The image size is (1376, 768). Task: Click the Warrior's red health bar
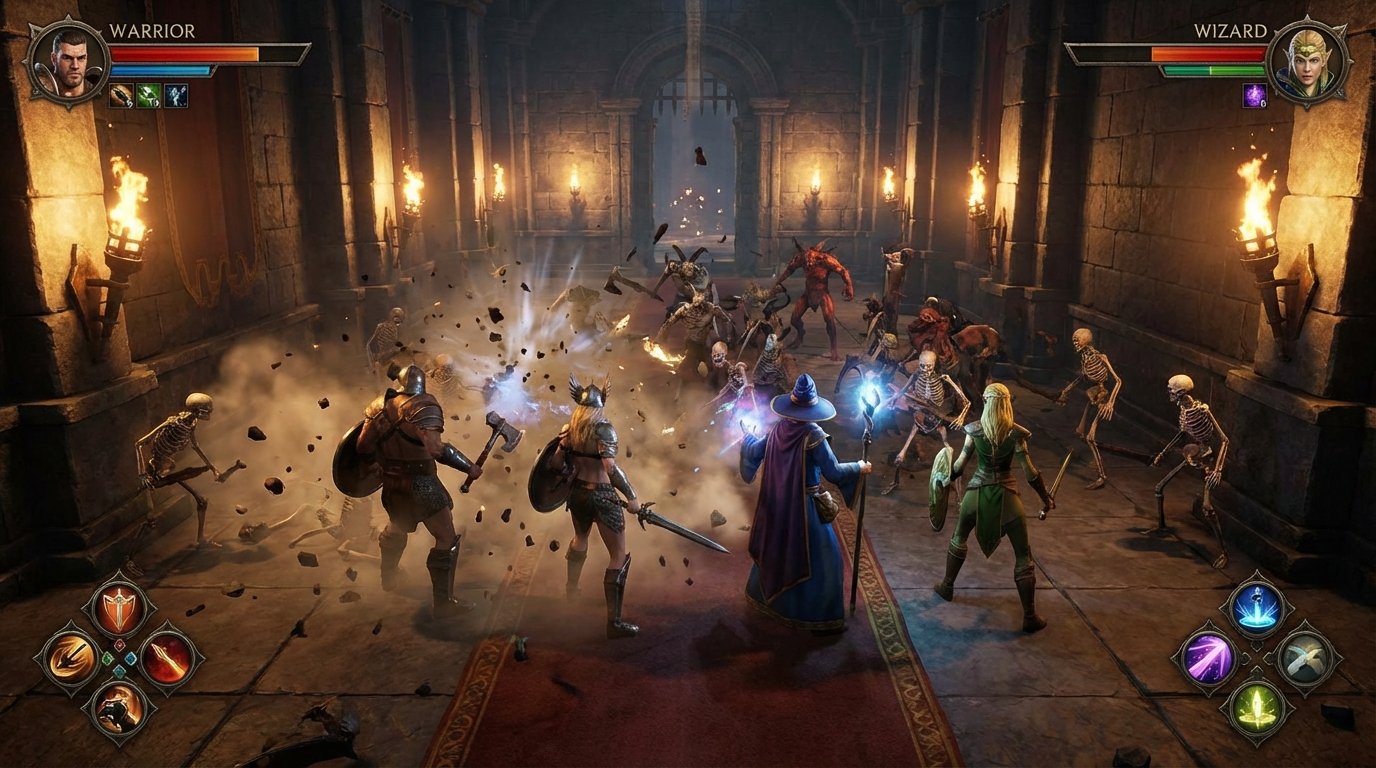(x=183, y=54)
